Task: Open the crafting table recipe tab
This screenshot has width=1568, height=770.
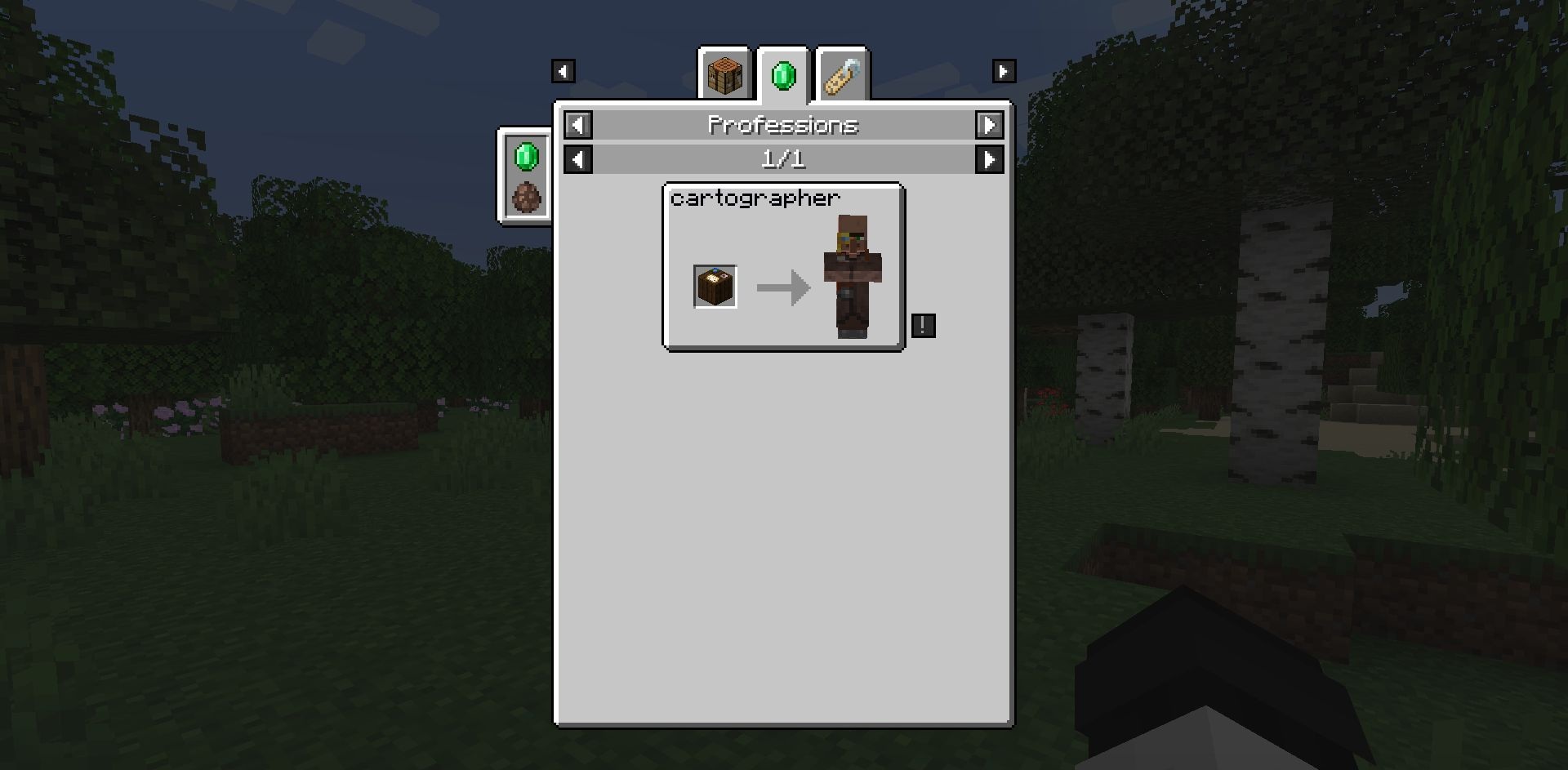Action: pyautogui.click(x=724, y=75)
